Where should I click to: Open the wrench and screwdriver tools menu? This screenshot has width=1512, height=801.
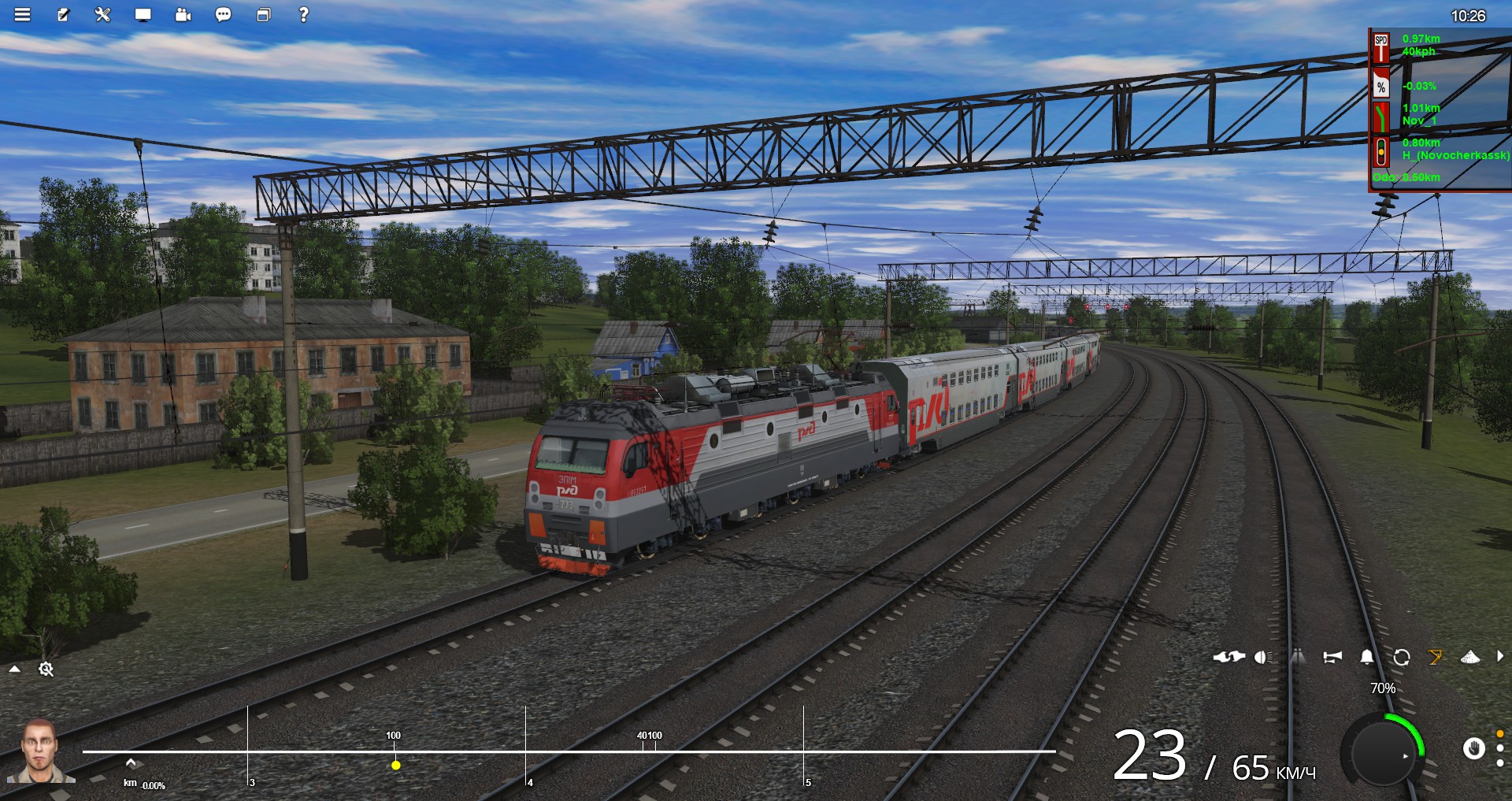point(103,15)
